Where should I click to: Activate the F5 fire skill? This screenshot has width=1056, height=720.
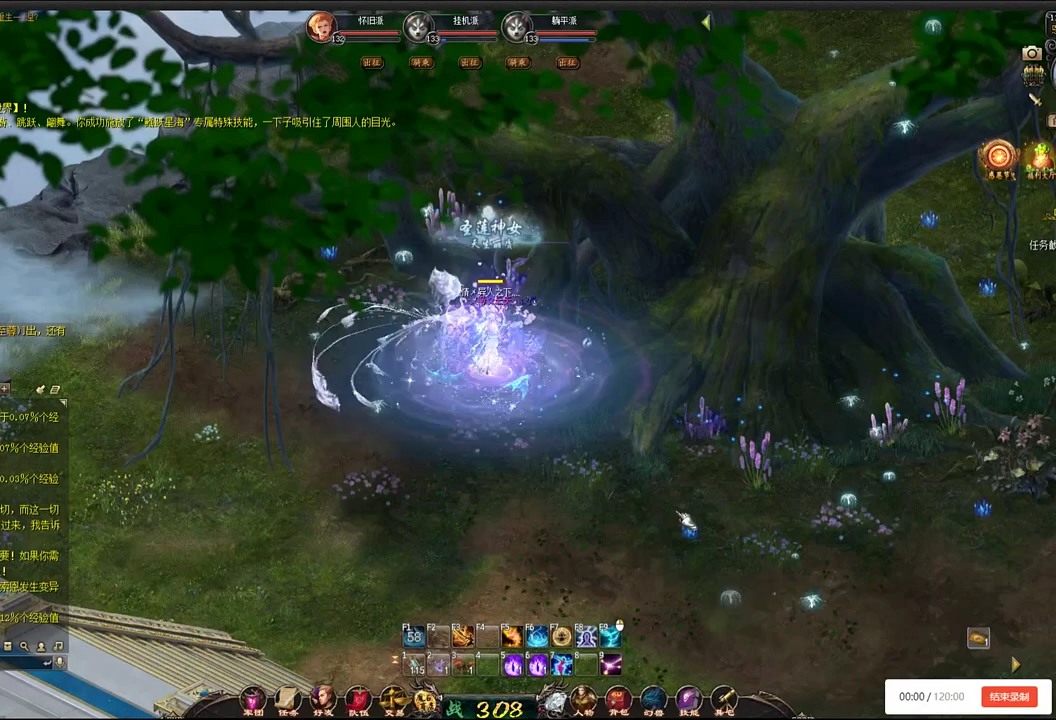tap(512, 637)
